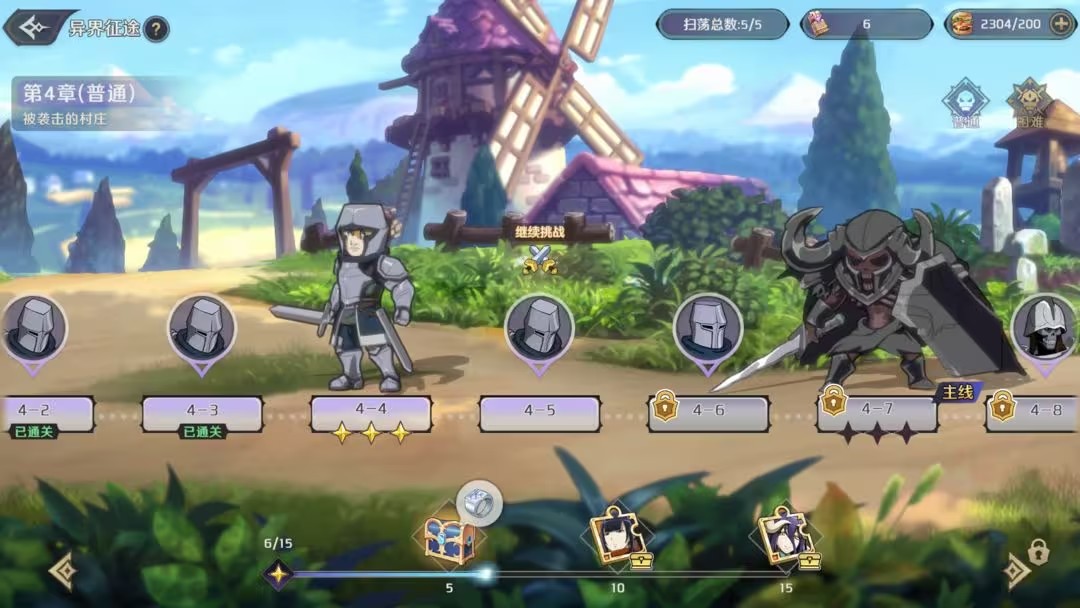
Task: Open the sweep ticket counter
Action: click(866, 24)
